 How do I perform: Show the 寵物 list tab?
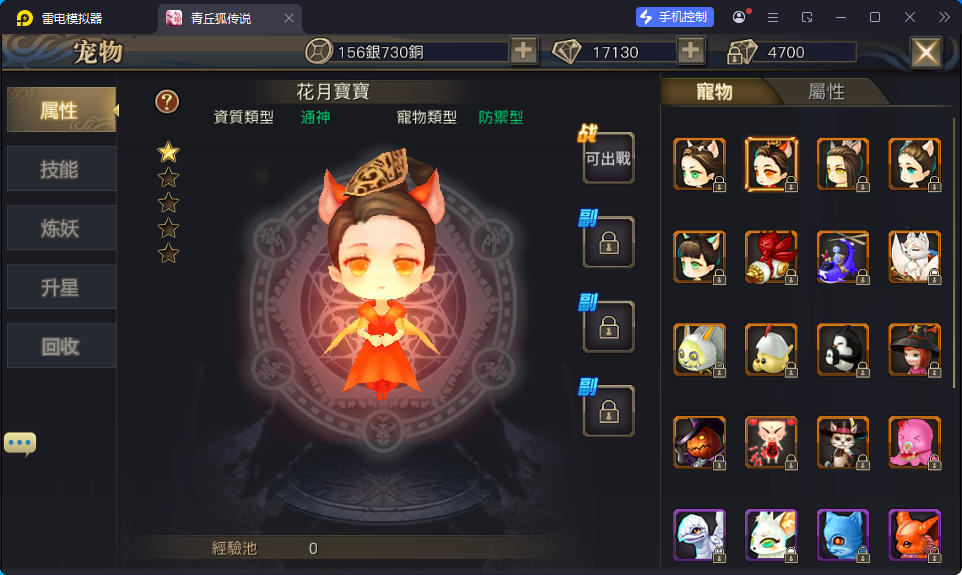click(715, 92)
